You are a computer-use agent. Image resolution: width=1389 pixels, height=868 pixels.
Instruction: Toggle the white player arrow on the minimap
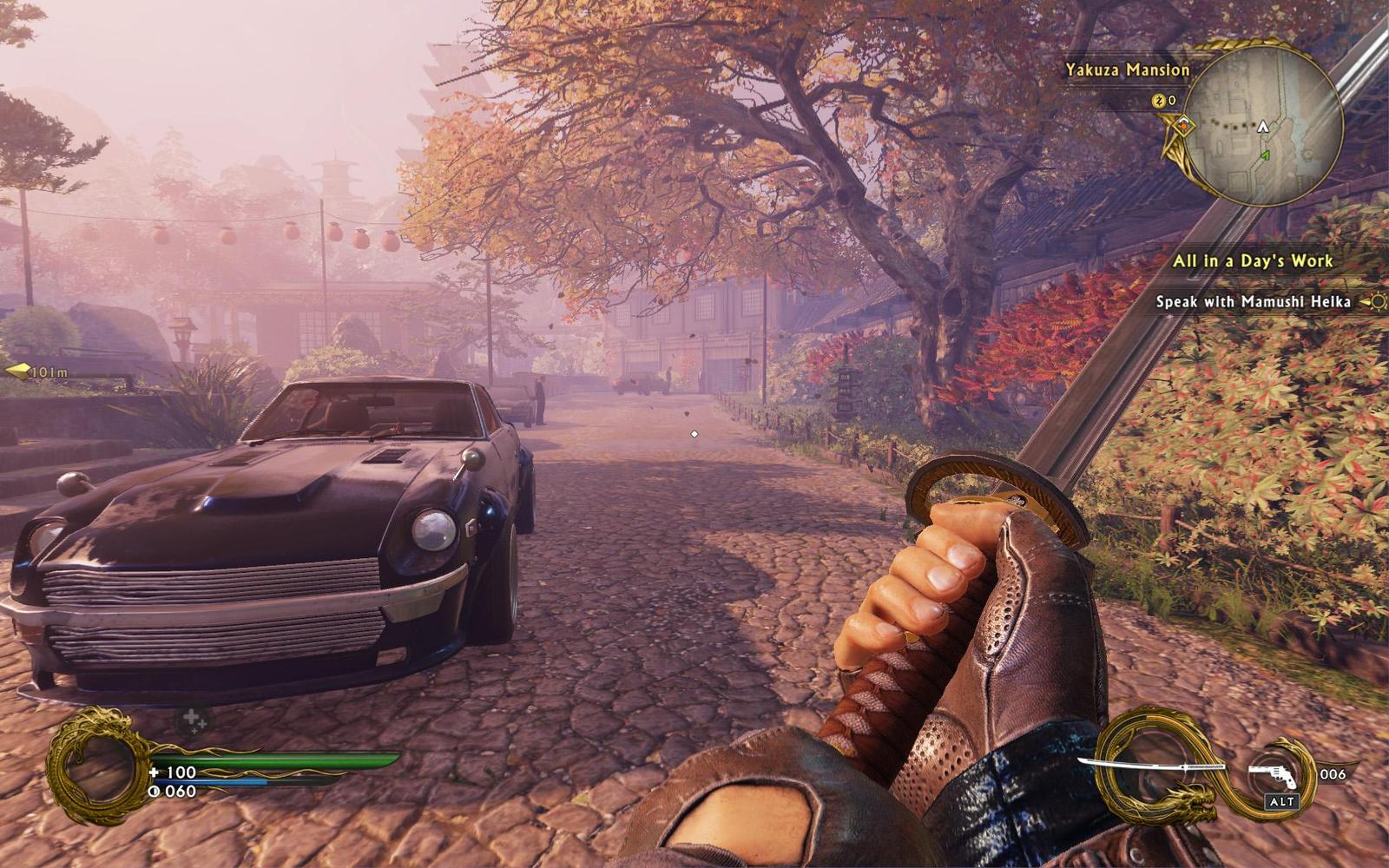click(1263, 127)
